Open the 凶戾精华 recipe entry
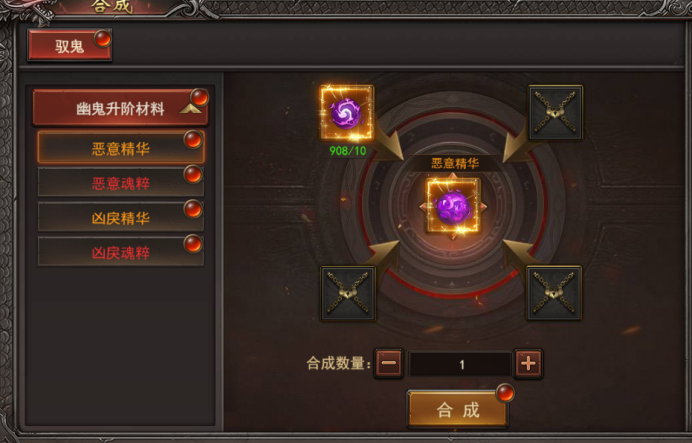 click(x=120, y=217)
